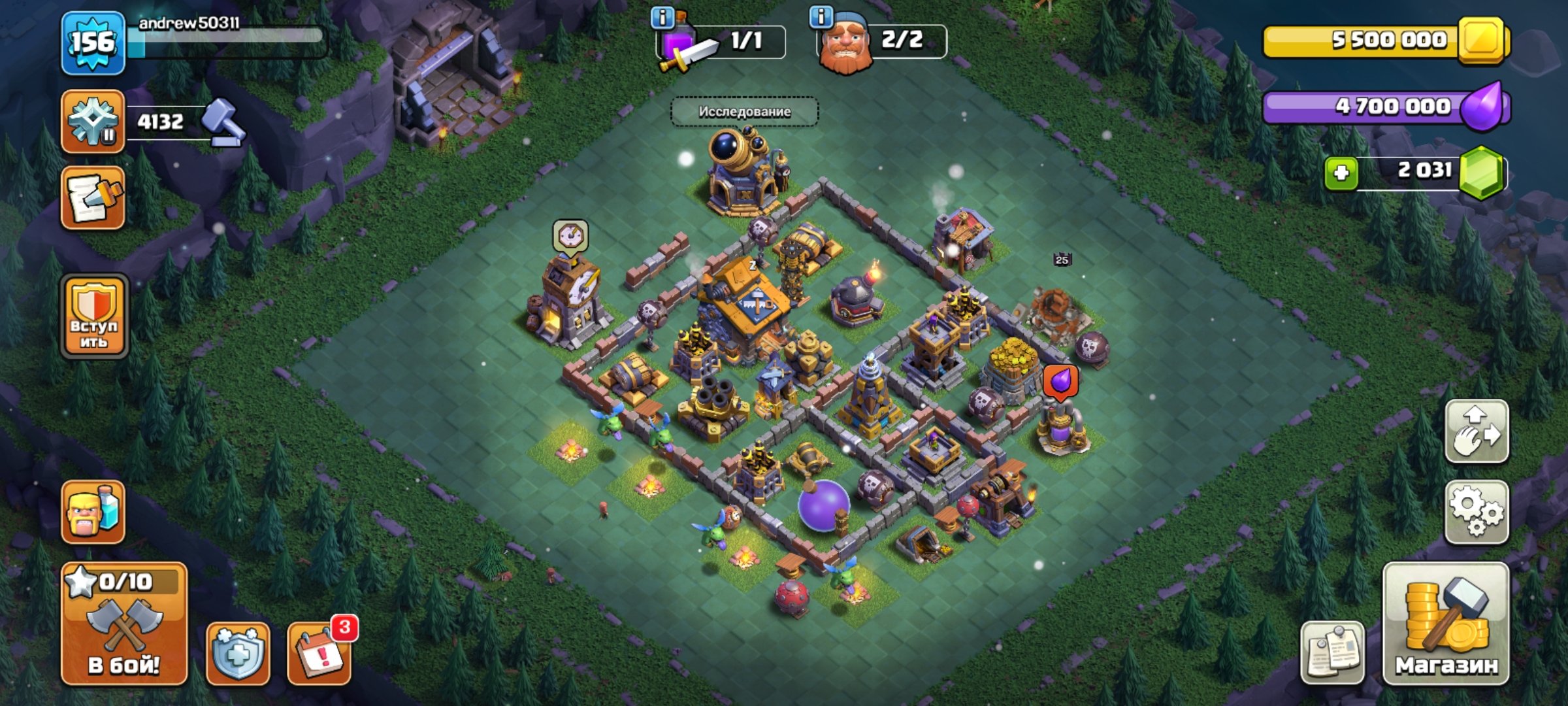The width and height of the screenshot is (1568, 706).
Task: Show laboratory research info
Action: (662, 18)
